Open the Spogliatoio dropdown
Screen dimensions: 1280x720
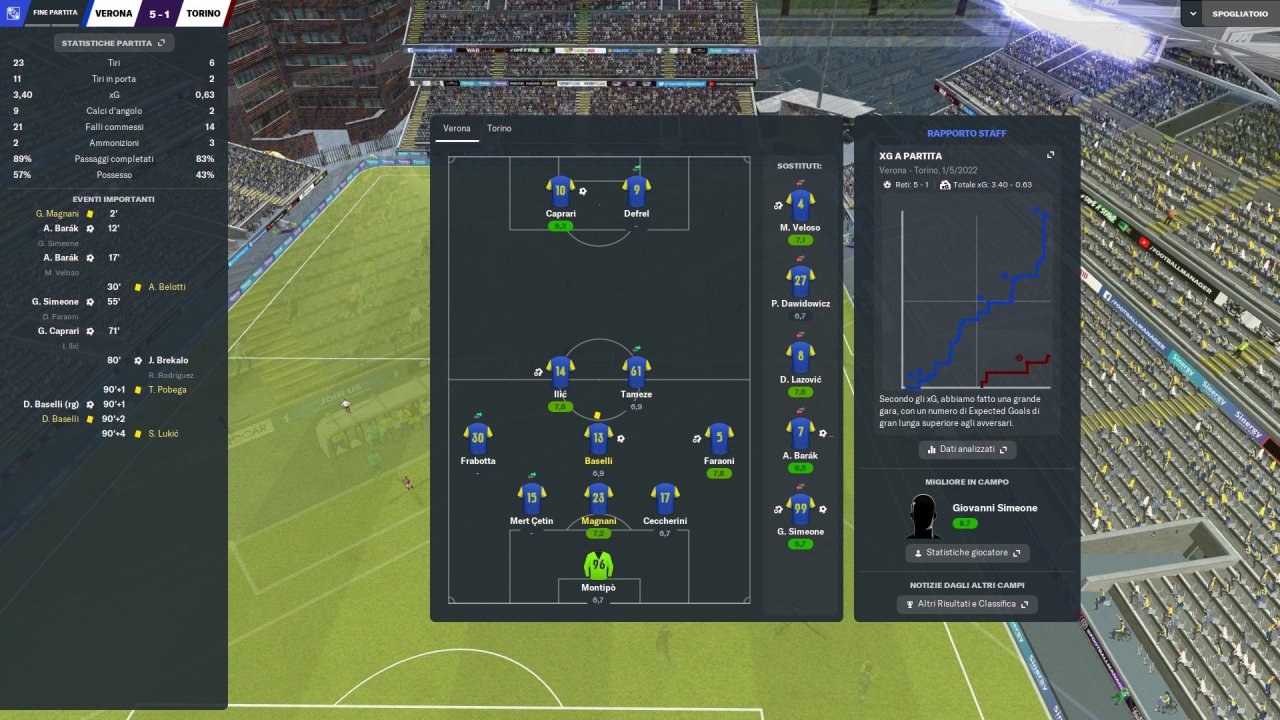point(1229,13)
